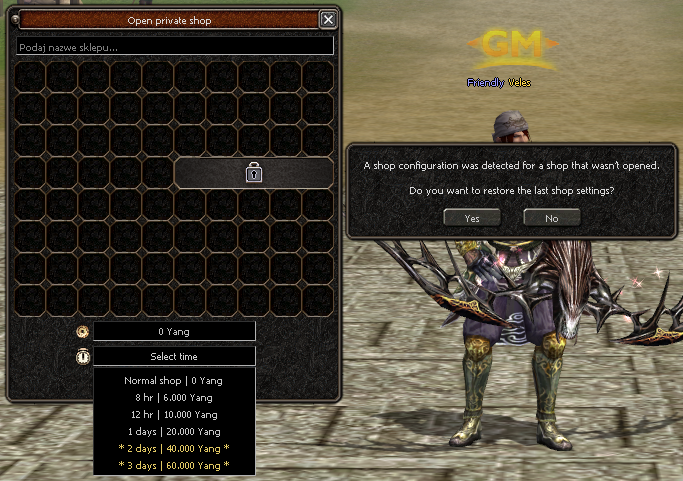Close the Open private shop window
Screen dimensions: 683x481
point(327,19)
